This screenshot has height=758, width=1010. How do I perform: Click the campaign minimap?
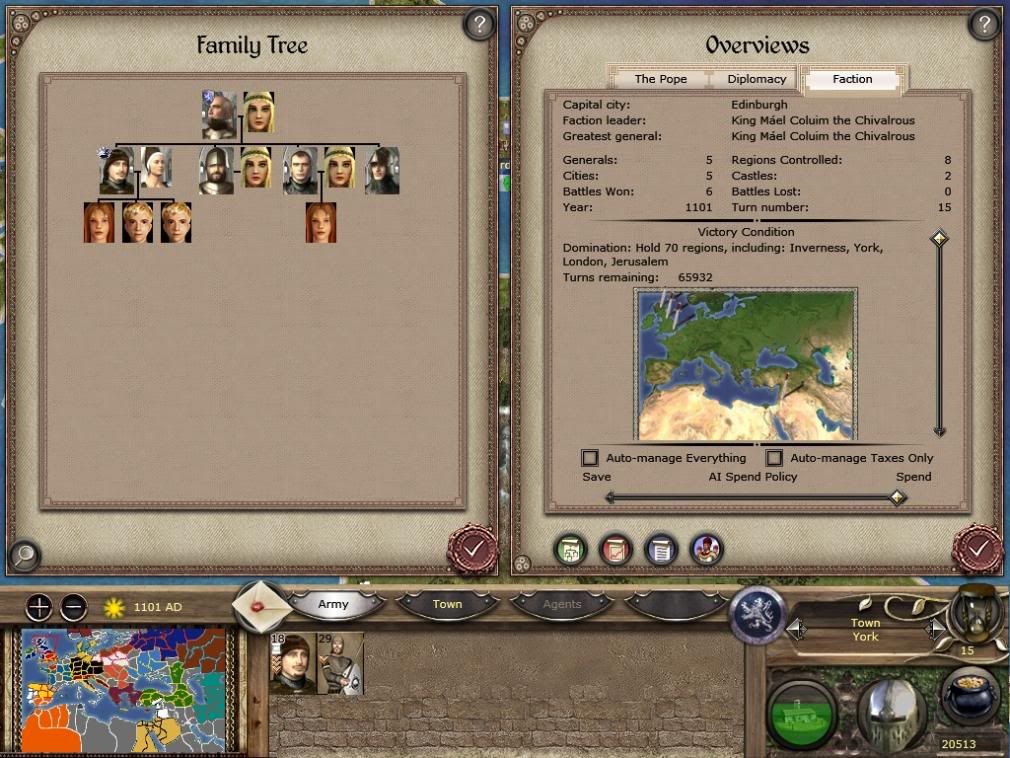click(x=125, y=690)
